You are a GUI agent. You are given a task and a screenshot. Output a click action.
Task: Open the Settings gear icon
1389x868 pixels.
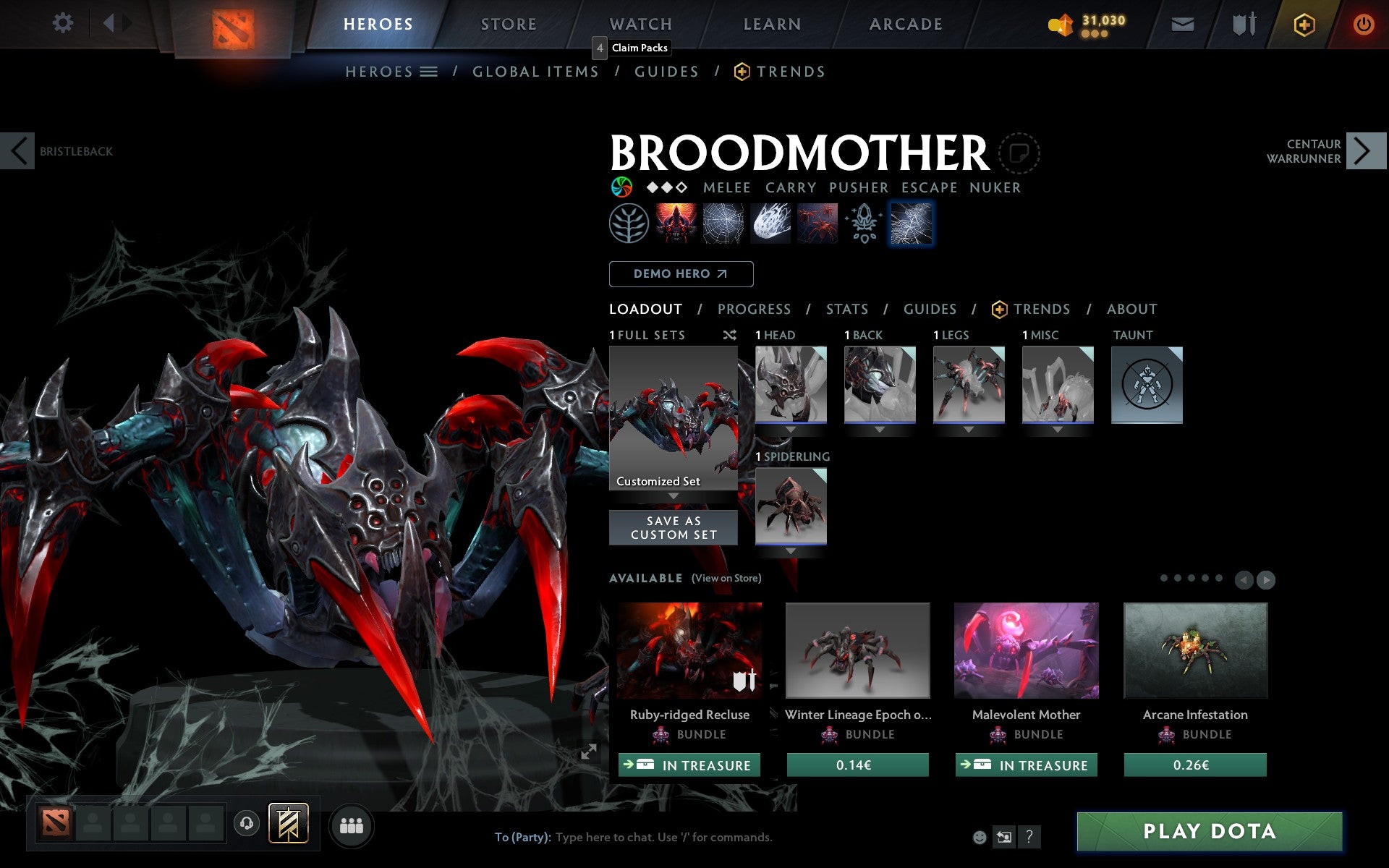click(x=64, y=23)
